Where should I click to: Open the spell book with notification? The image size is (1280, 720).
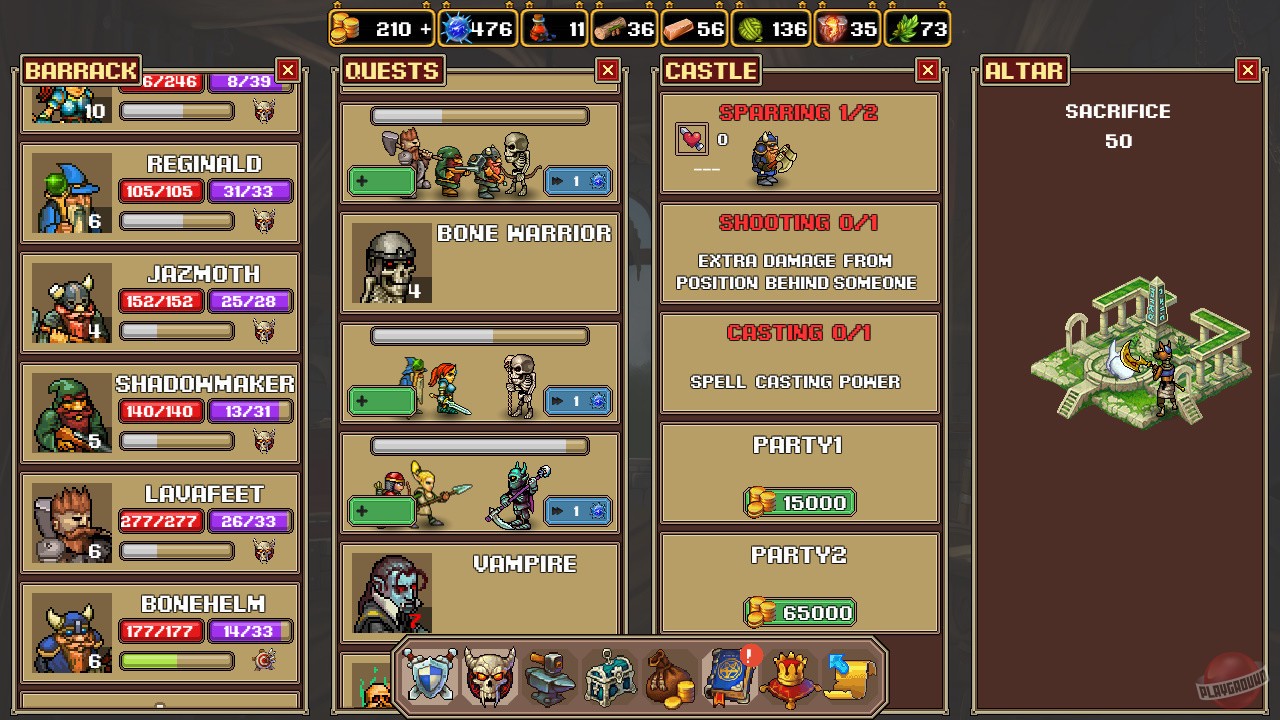pos(730,676)
